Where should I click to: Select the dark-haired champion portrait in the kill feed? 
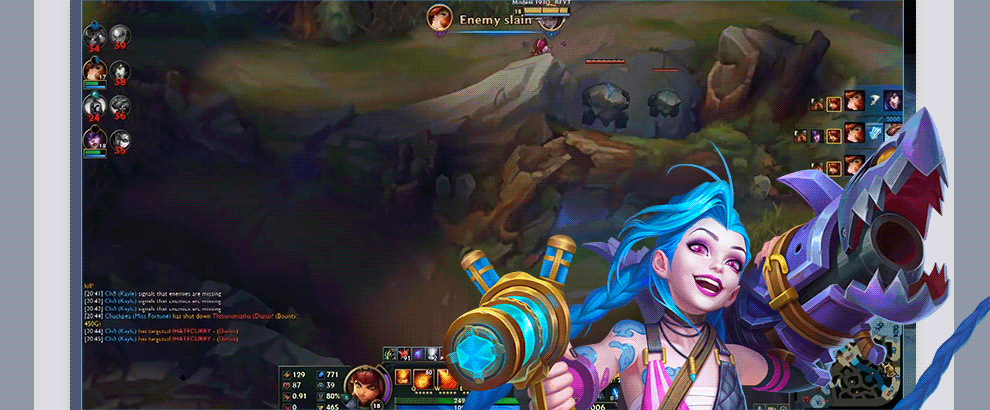(x=892, y=100)
